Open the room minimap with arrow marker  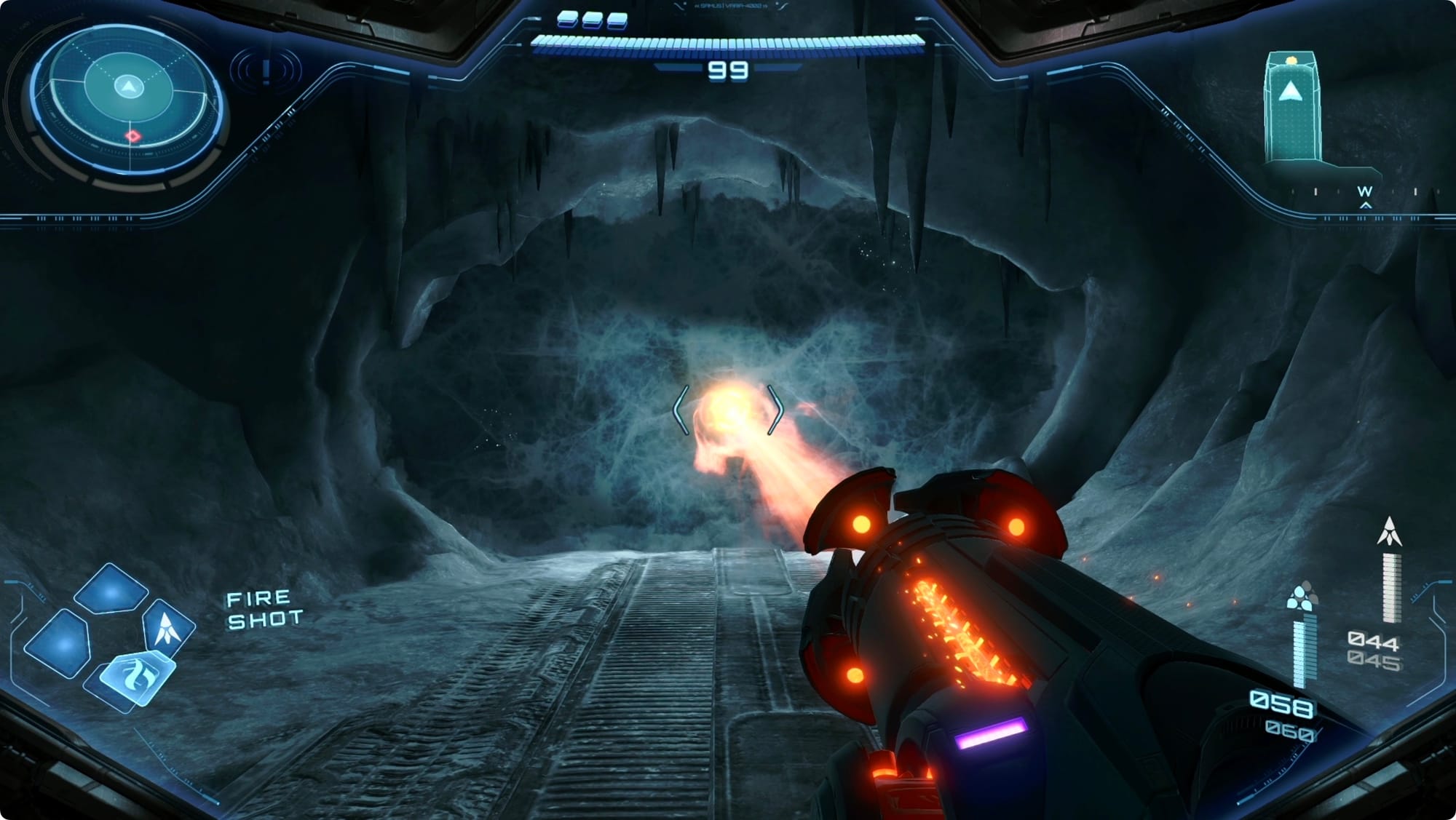[x=1292, y=107]
